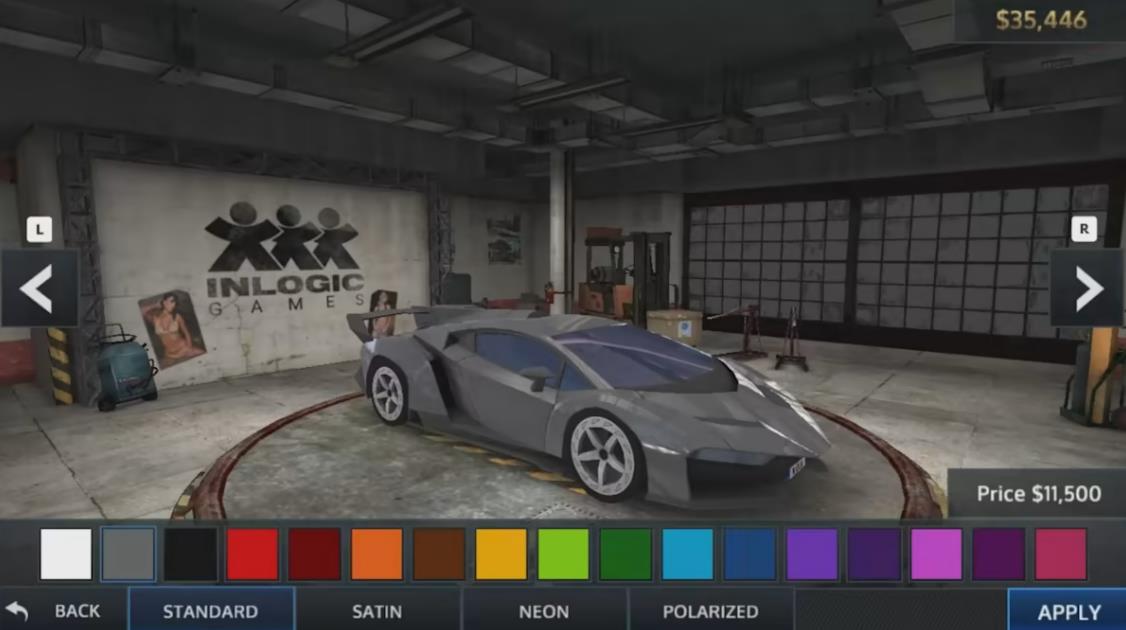Pick the pink magenta paint swatch
Viewport: 1126px width, 630px height.
pyautogui.click(x=936, y=554)
